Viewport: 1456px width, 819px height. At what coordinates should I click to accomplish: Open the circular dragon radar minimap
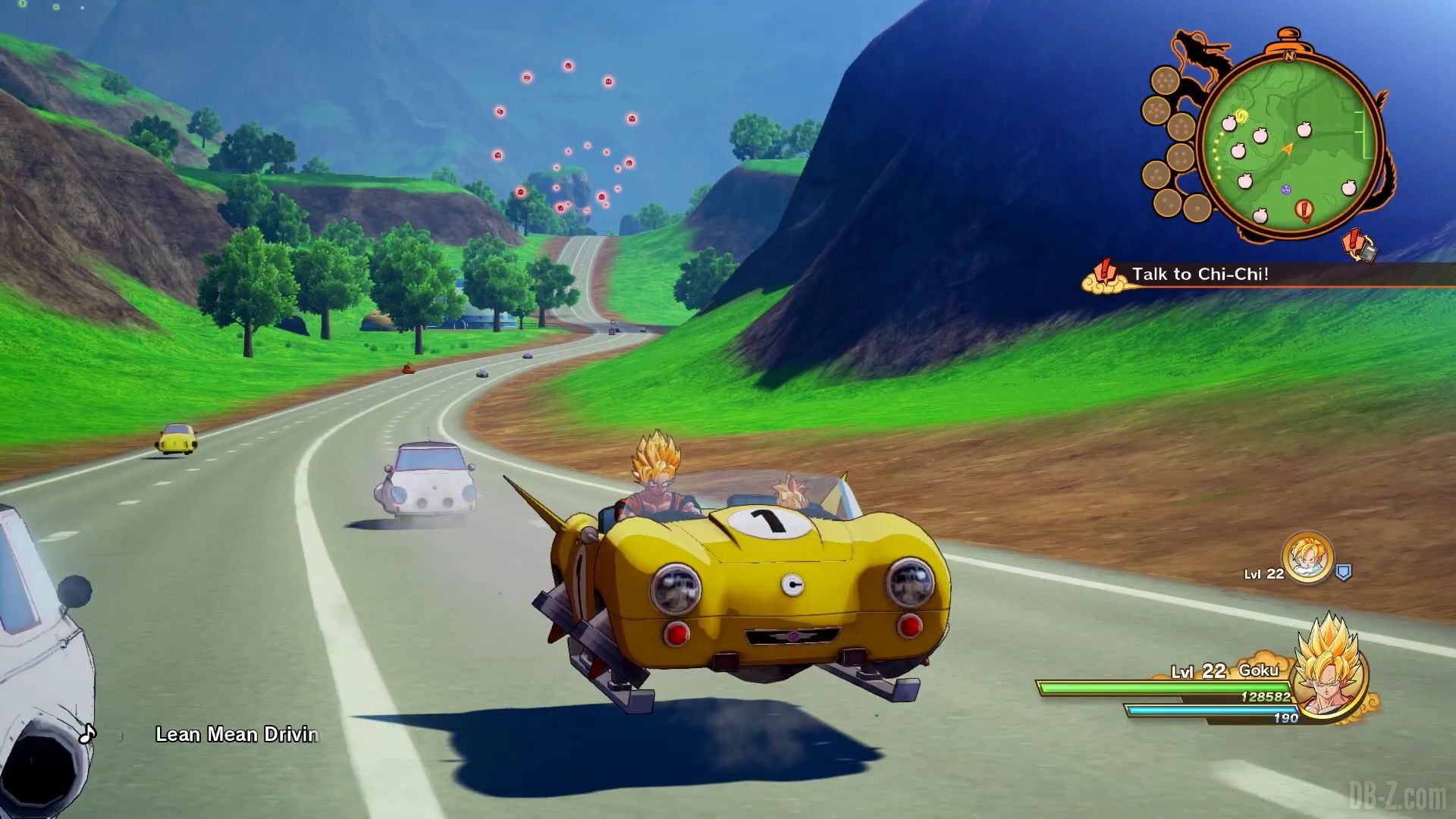tap(1289, 144)
